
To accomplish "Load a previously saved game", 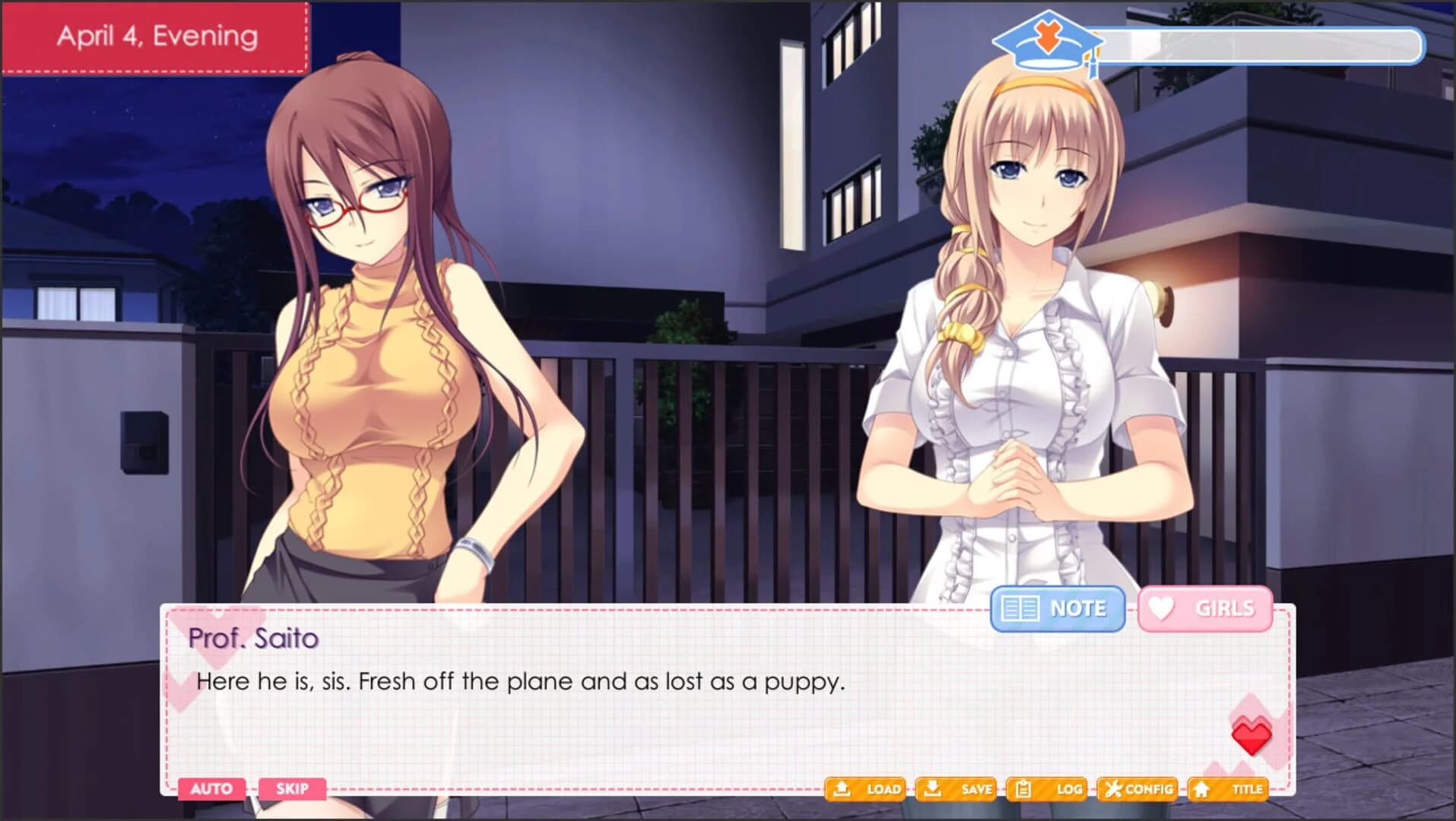I will tap(867, 789).
